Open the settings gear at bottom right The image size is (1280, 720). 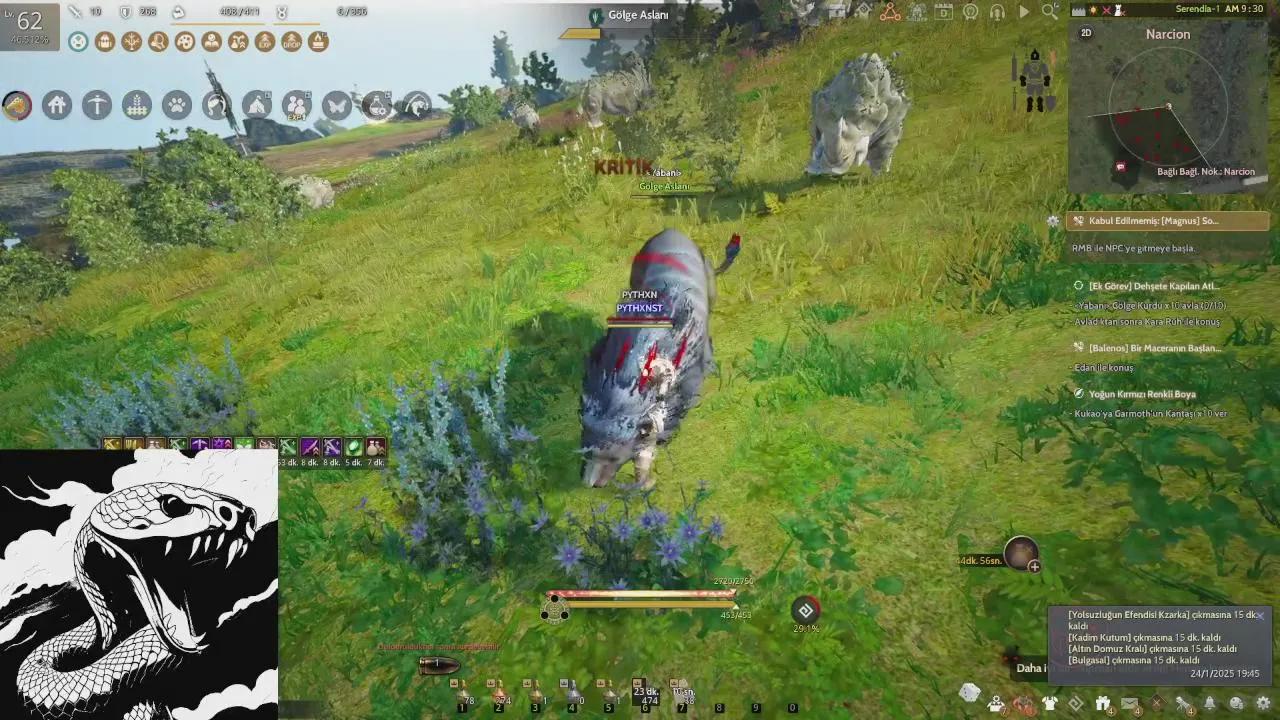coord(1263,703)
